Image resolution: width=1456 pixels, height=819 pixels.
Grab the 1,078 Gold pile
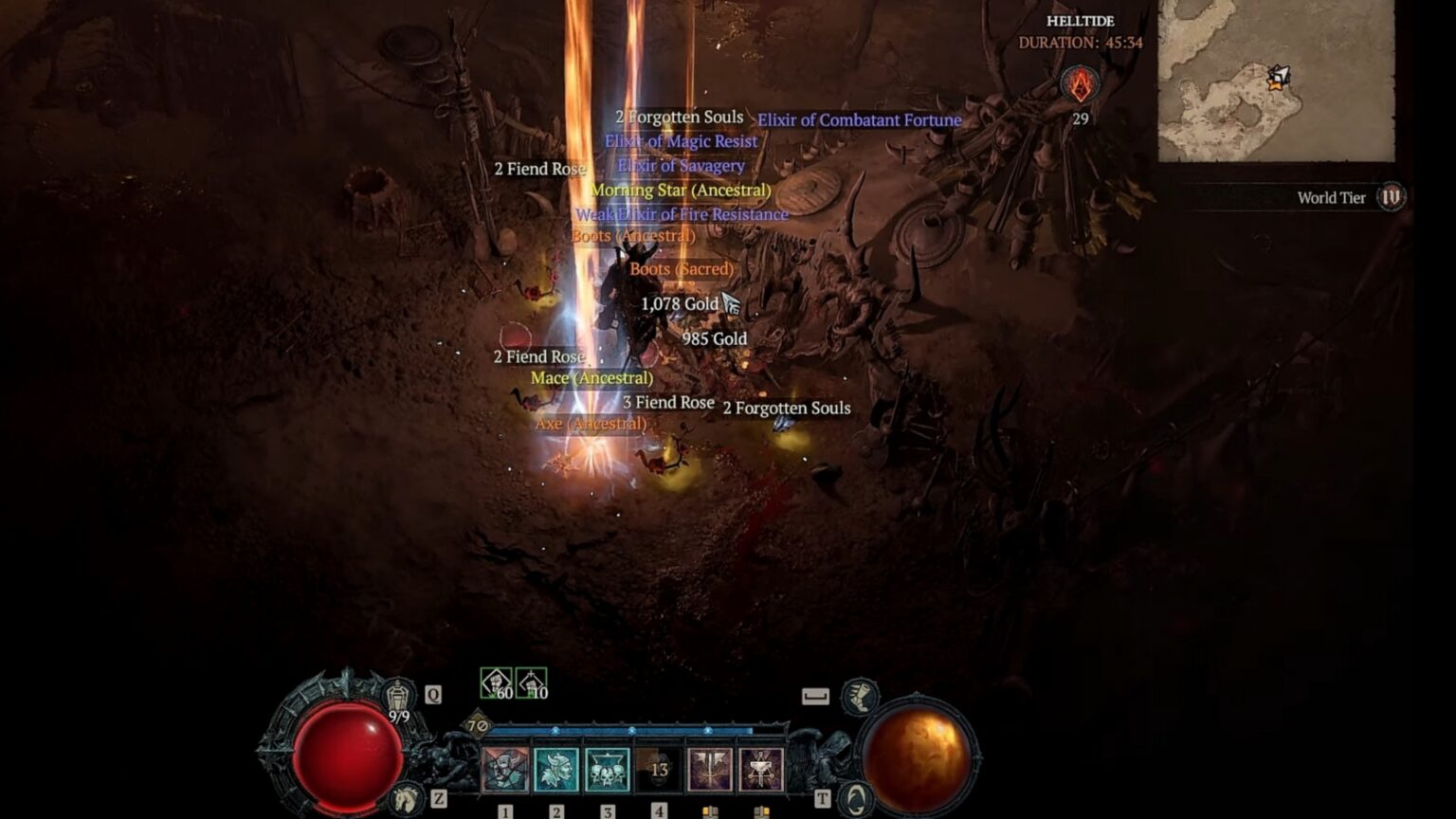(679, 305)
